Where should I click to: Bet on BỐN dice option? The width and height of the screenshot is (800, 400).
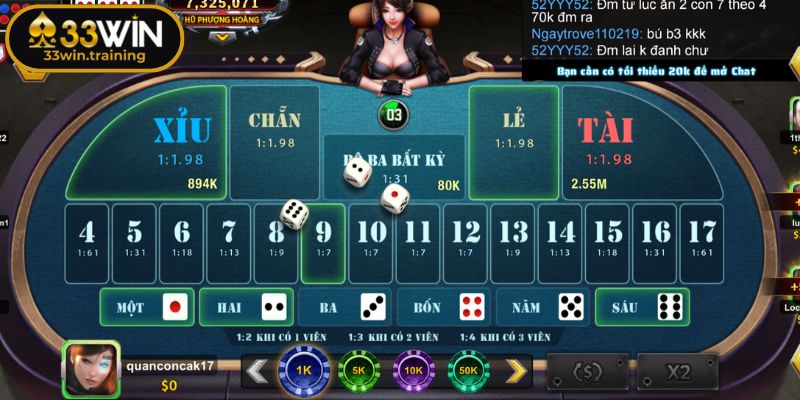444,307
